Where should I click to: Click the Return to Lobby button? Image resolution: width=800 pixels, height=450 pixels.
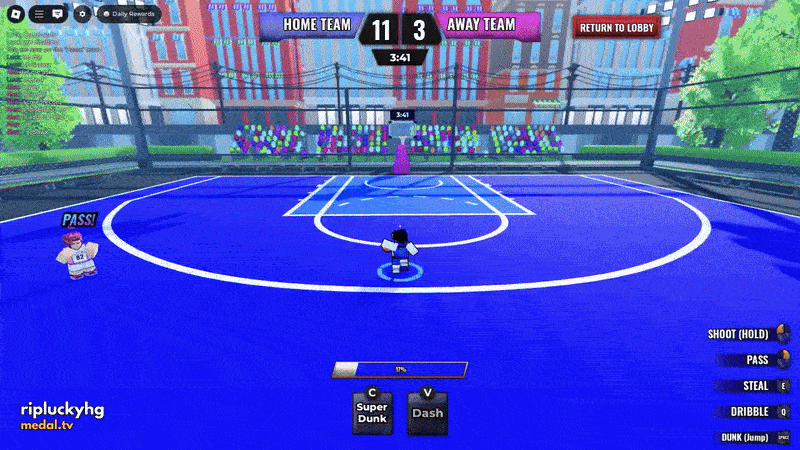pos(617,28)
